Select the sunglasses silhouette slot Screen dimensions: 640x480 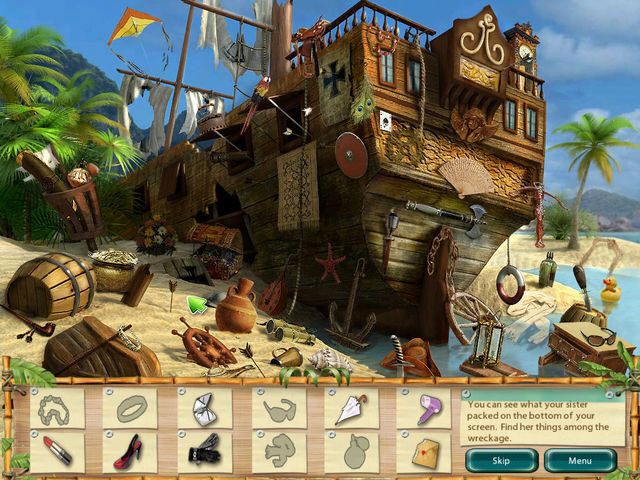278,409
